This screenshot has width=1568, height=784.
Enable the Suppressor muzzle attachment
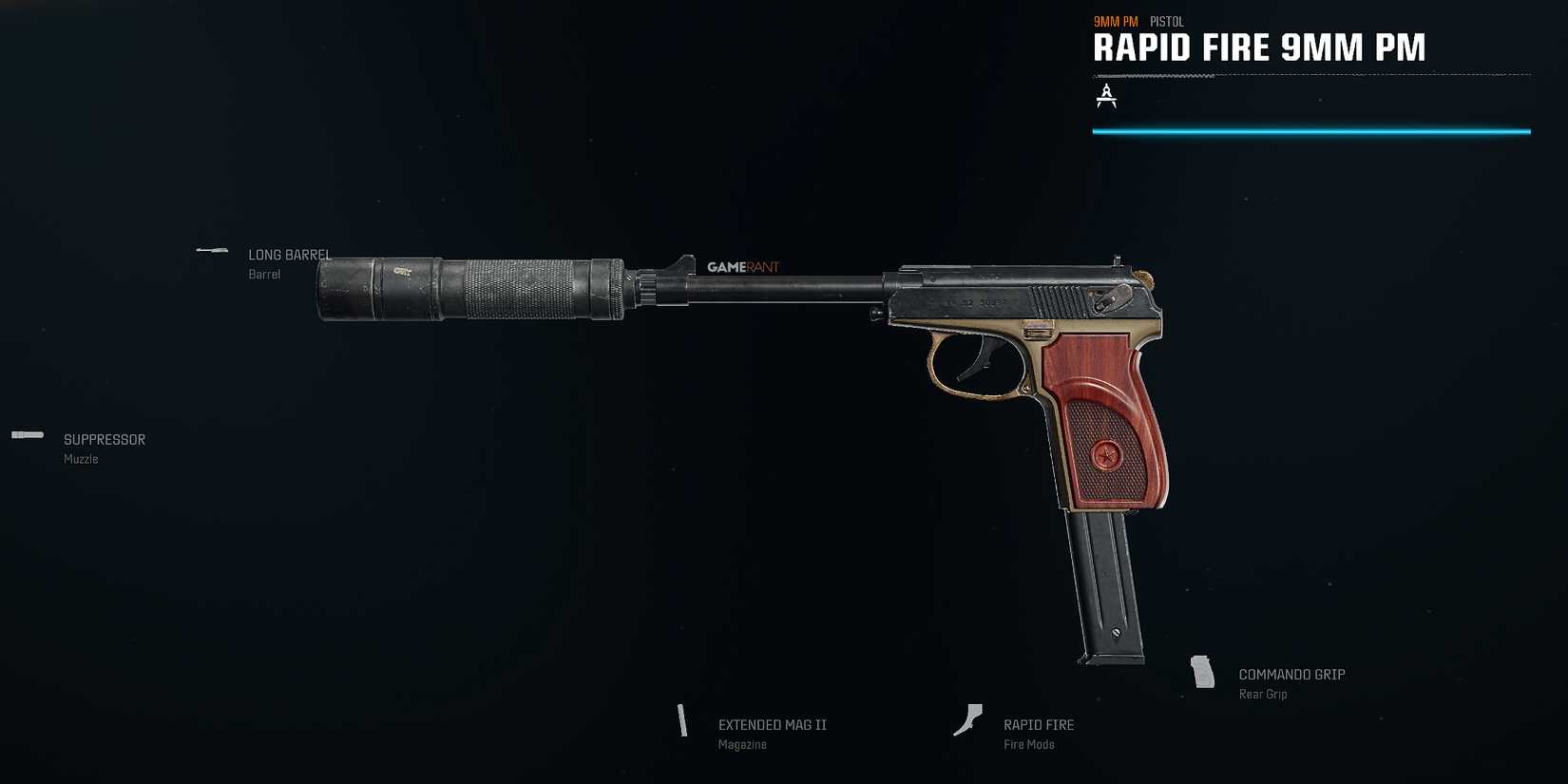[104, 439]
